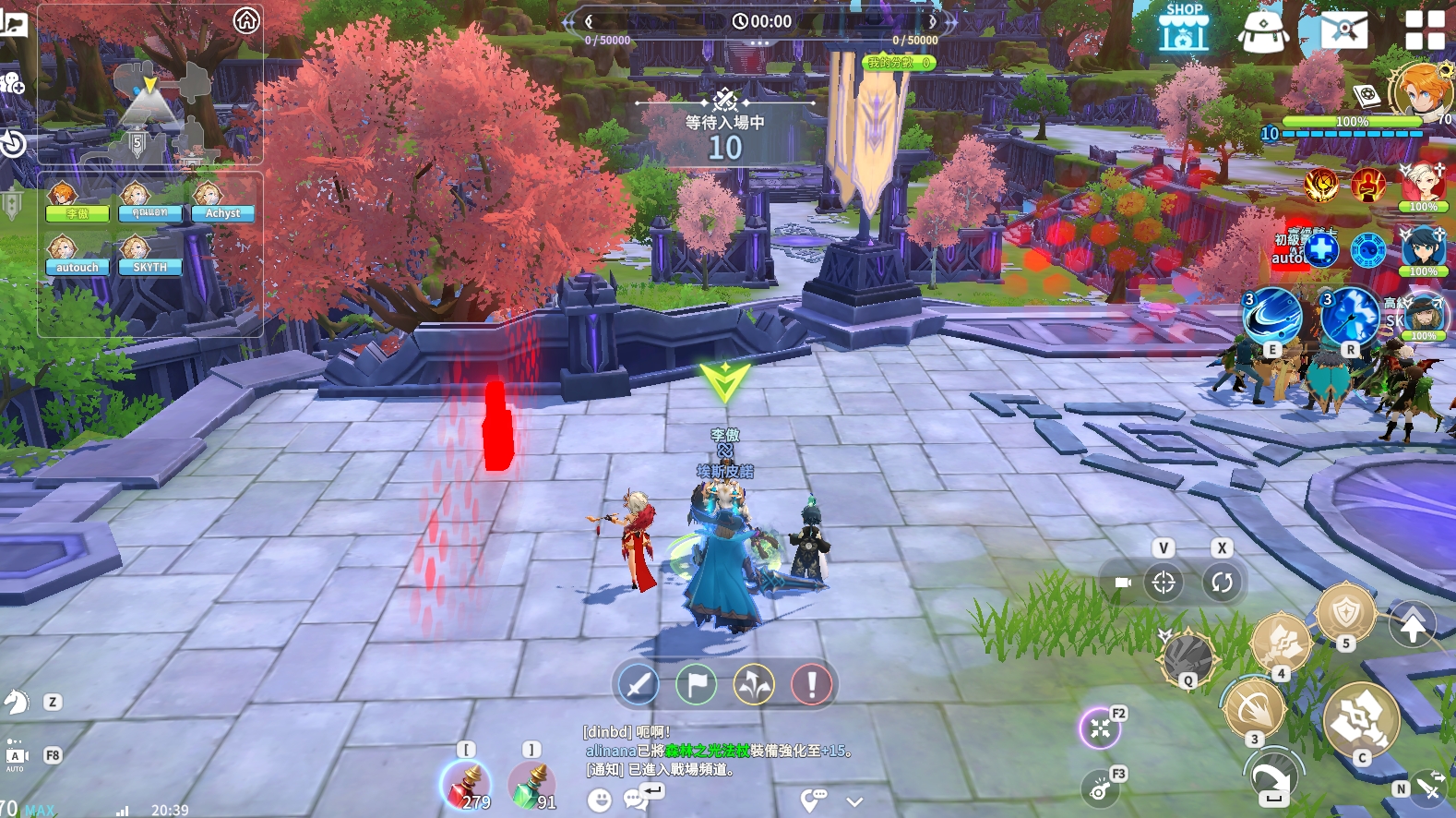Send the white flag signal
The height and width of the screenshot is (818, 1456).
[x=696, y=685]
